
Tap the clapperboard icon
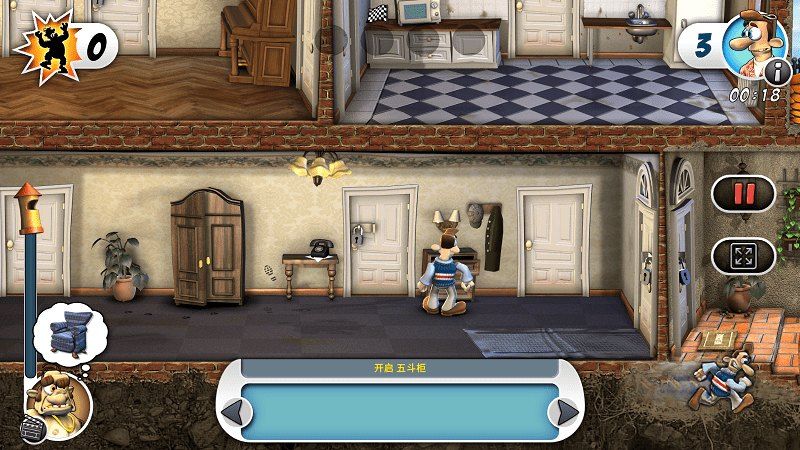pyautogui.click(x=32, y=427)
